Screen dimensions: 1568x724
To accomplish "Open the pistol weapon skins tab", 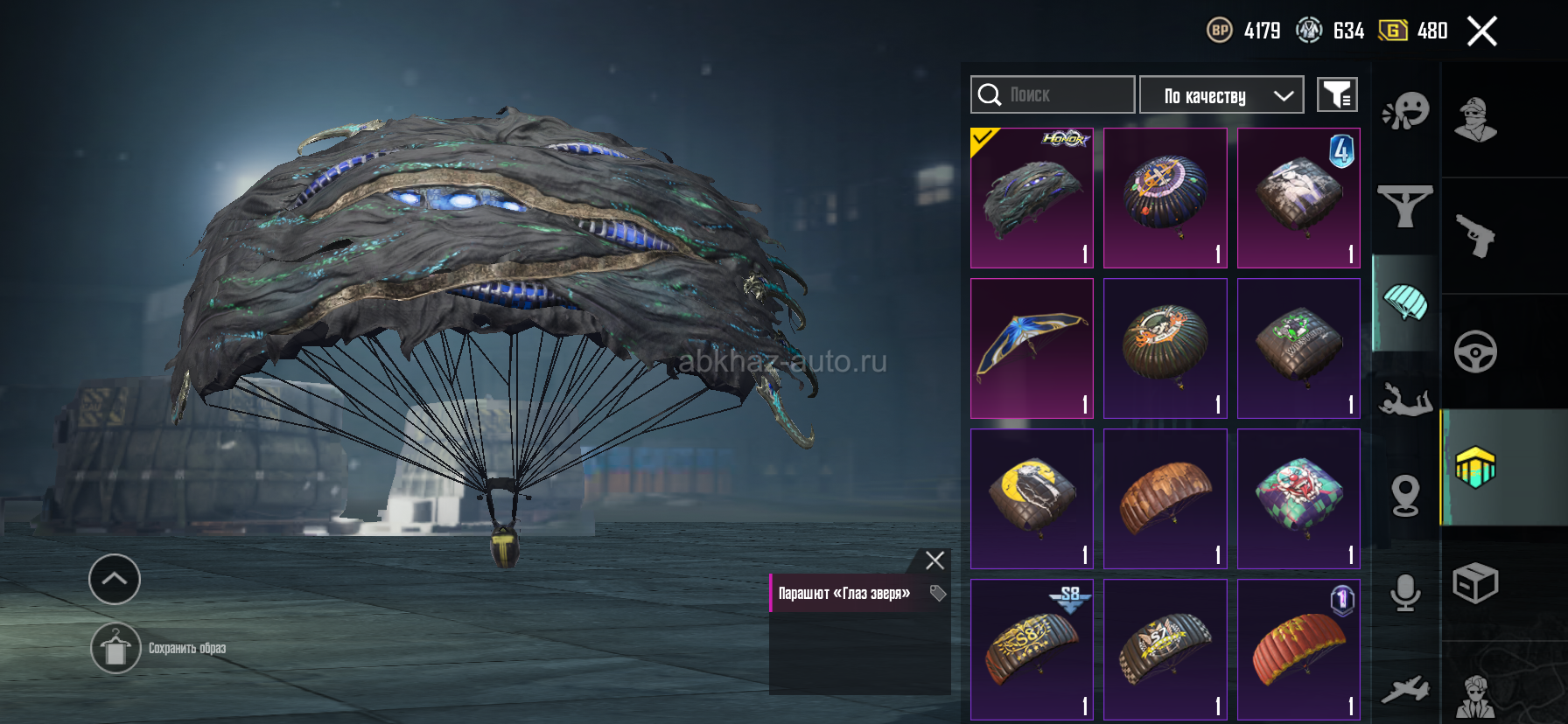I will (x=1475, y=235).
